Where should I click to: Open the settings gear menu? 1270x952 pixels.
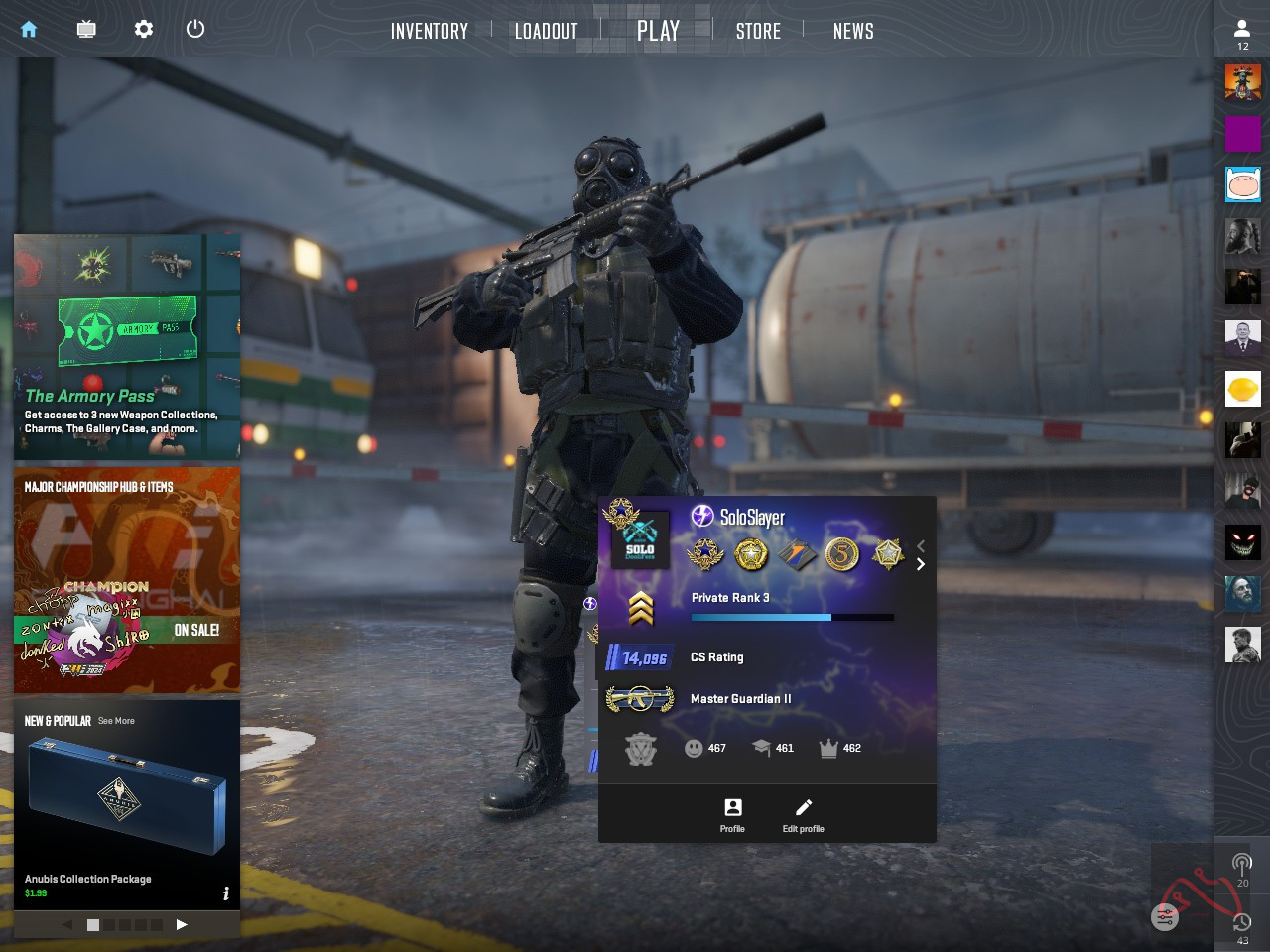144,30
